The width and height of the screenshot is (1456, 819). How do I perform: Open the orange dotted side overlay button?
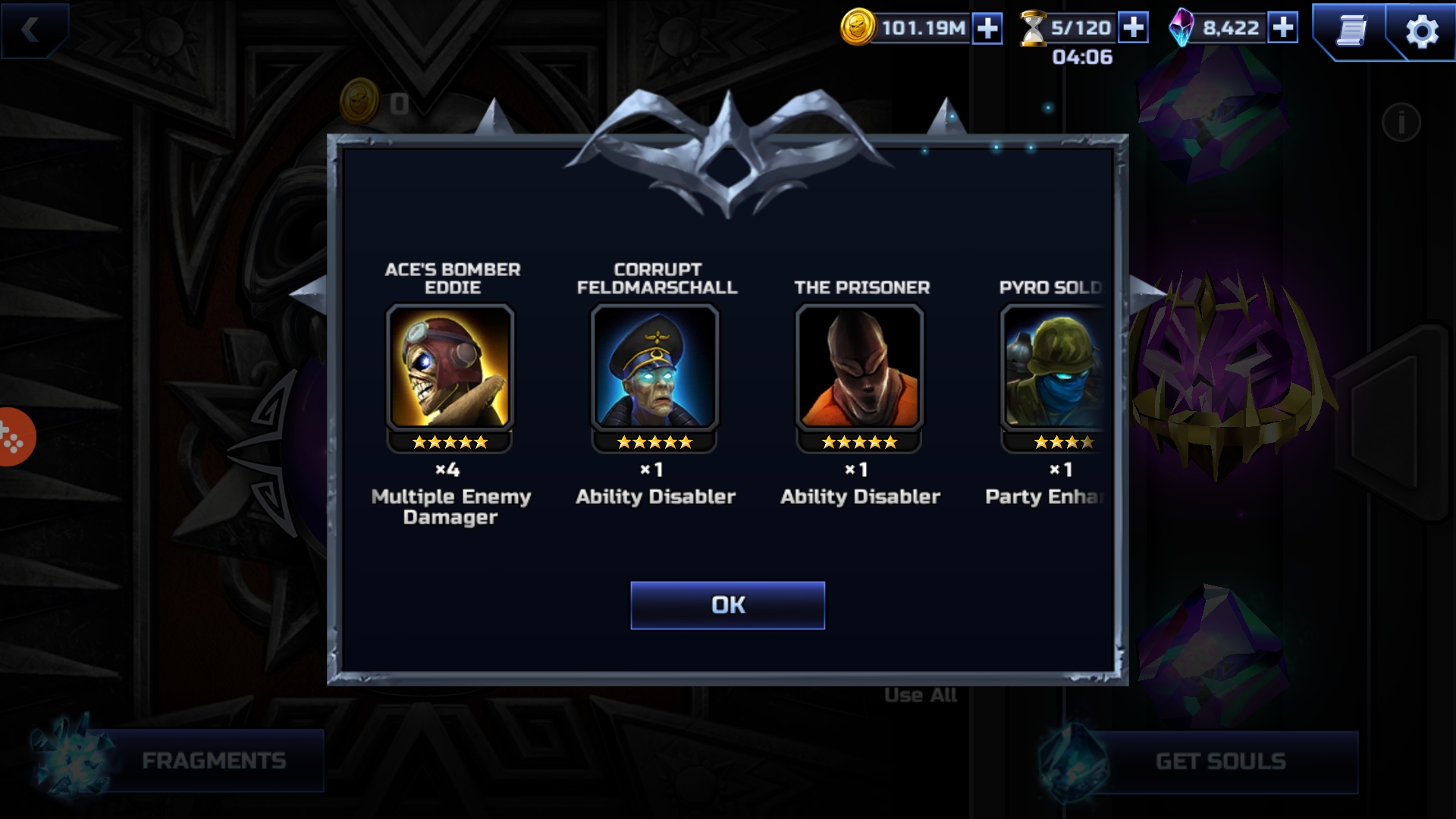click(14, 438)
